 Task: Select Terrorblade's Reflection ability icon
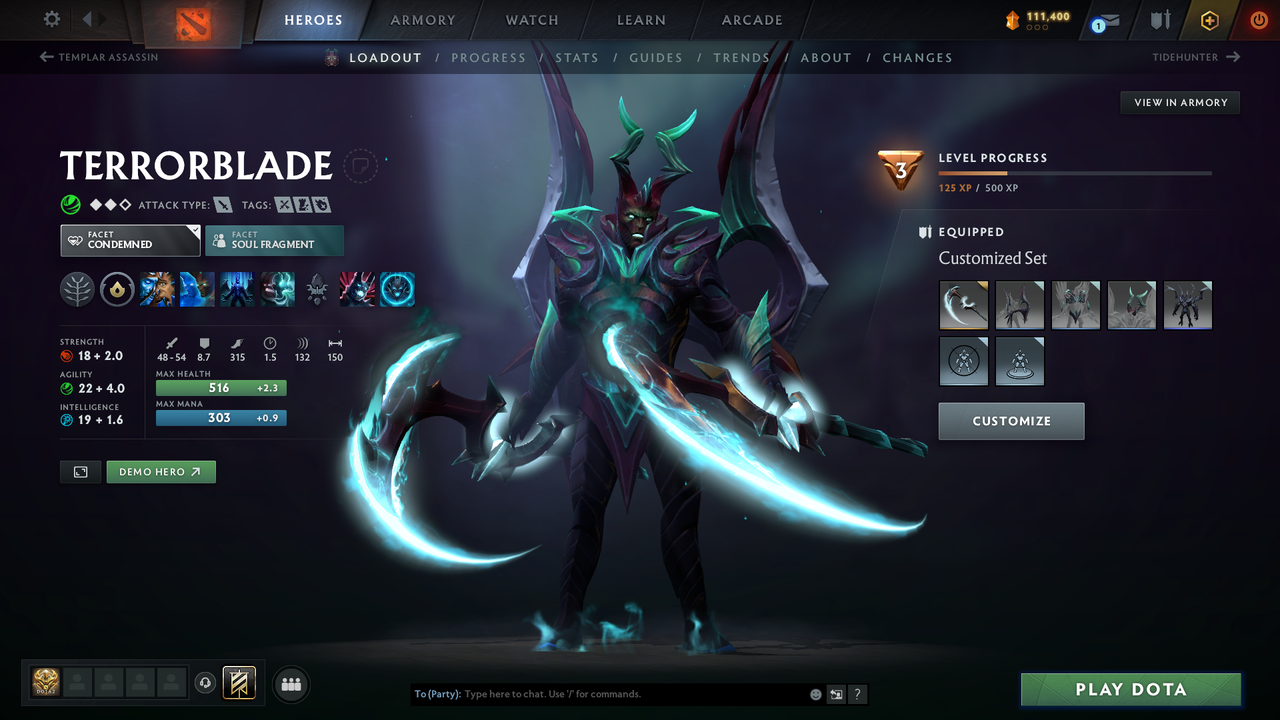tap(157, 289)
